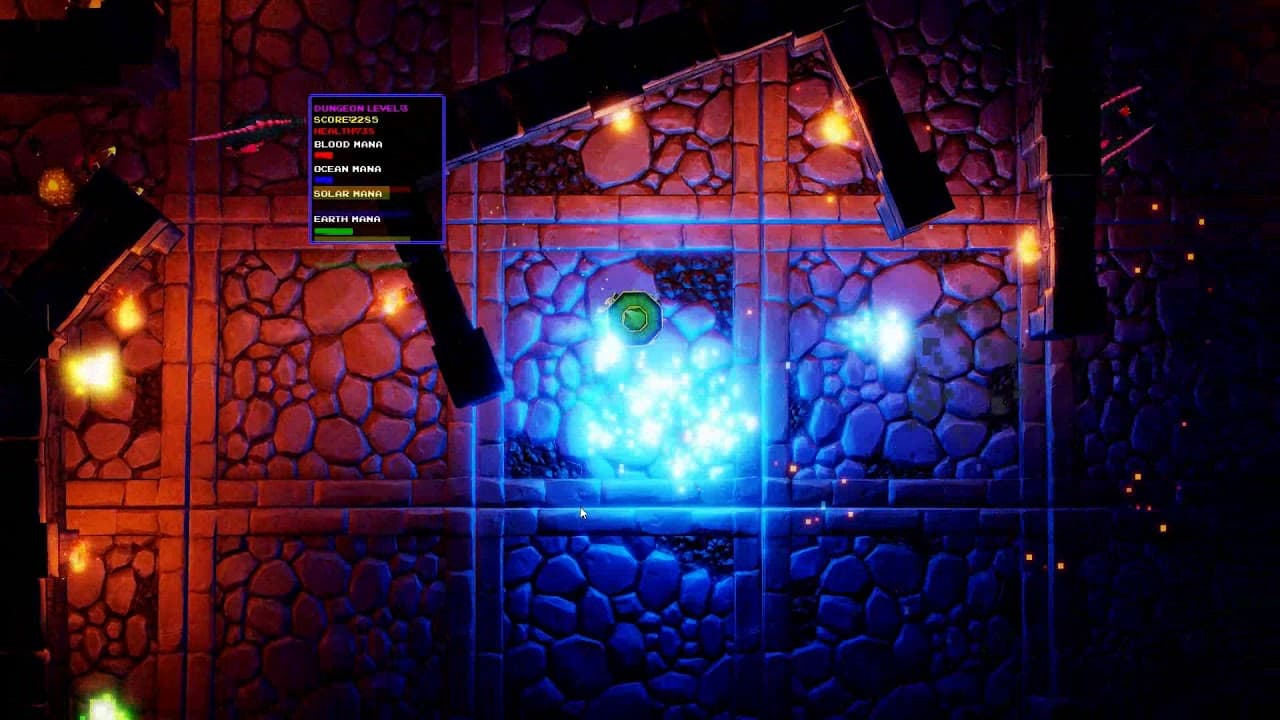Click the green Earth Mana fill bar

pos(332,229)
